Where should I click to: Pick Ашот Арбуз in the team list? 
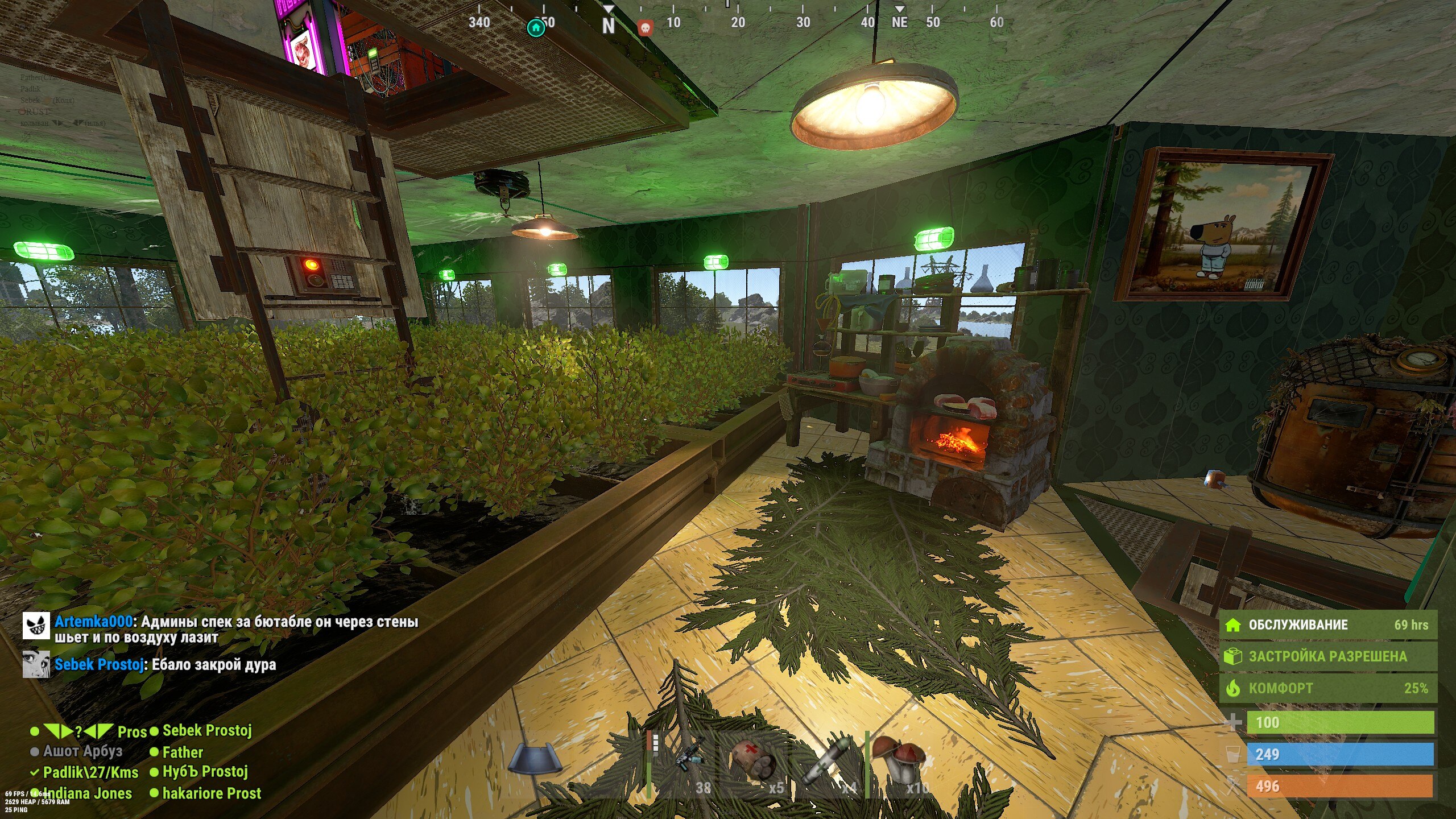coord(82,751)
